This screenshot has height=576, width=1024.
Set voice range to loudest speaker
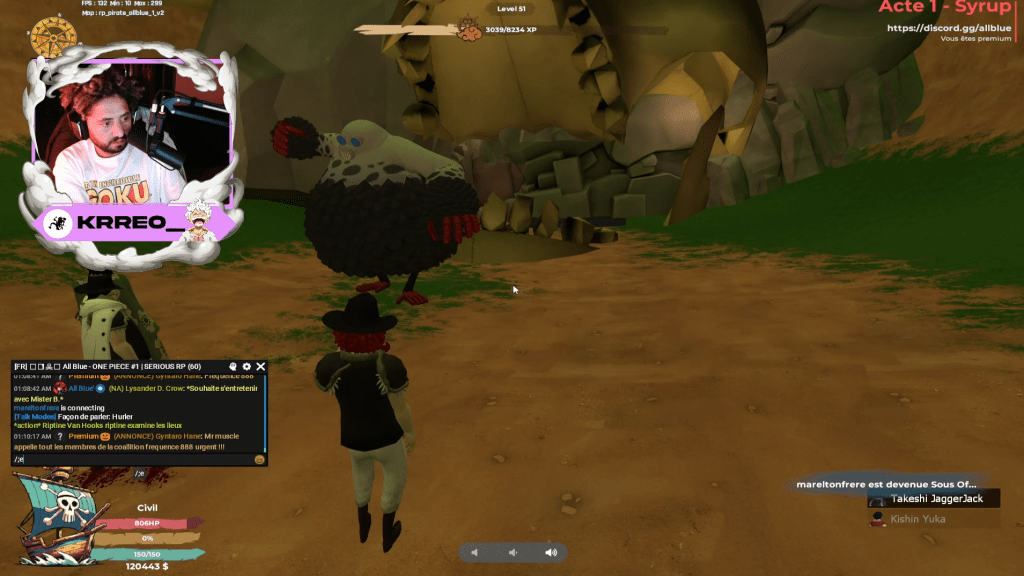(x=550, y=552)
